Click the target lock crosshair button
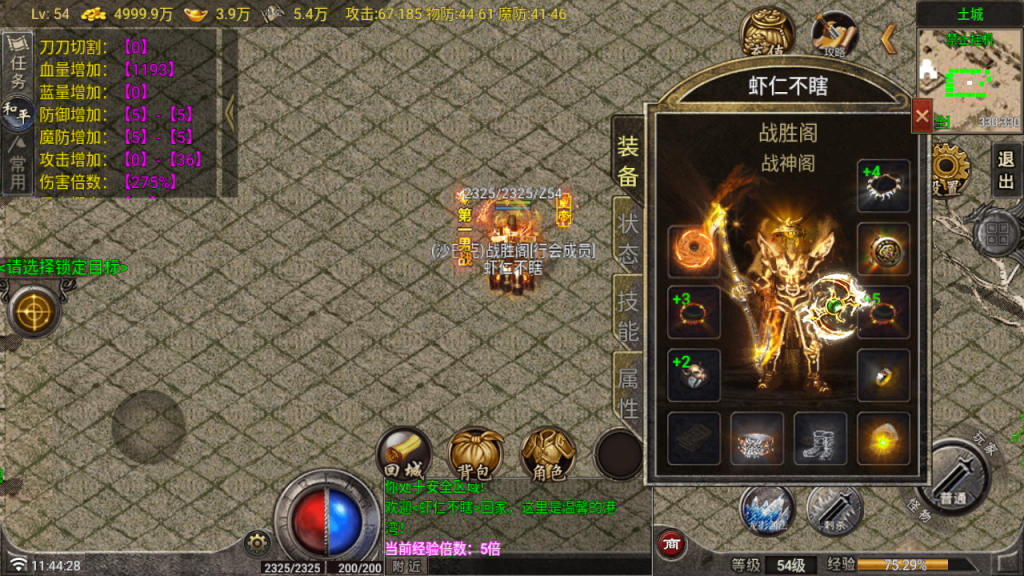The image size is (1024, 576). (x=35, y=310)
